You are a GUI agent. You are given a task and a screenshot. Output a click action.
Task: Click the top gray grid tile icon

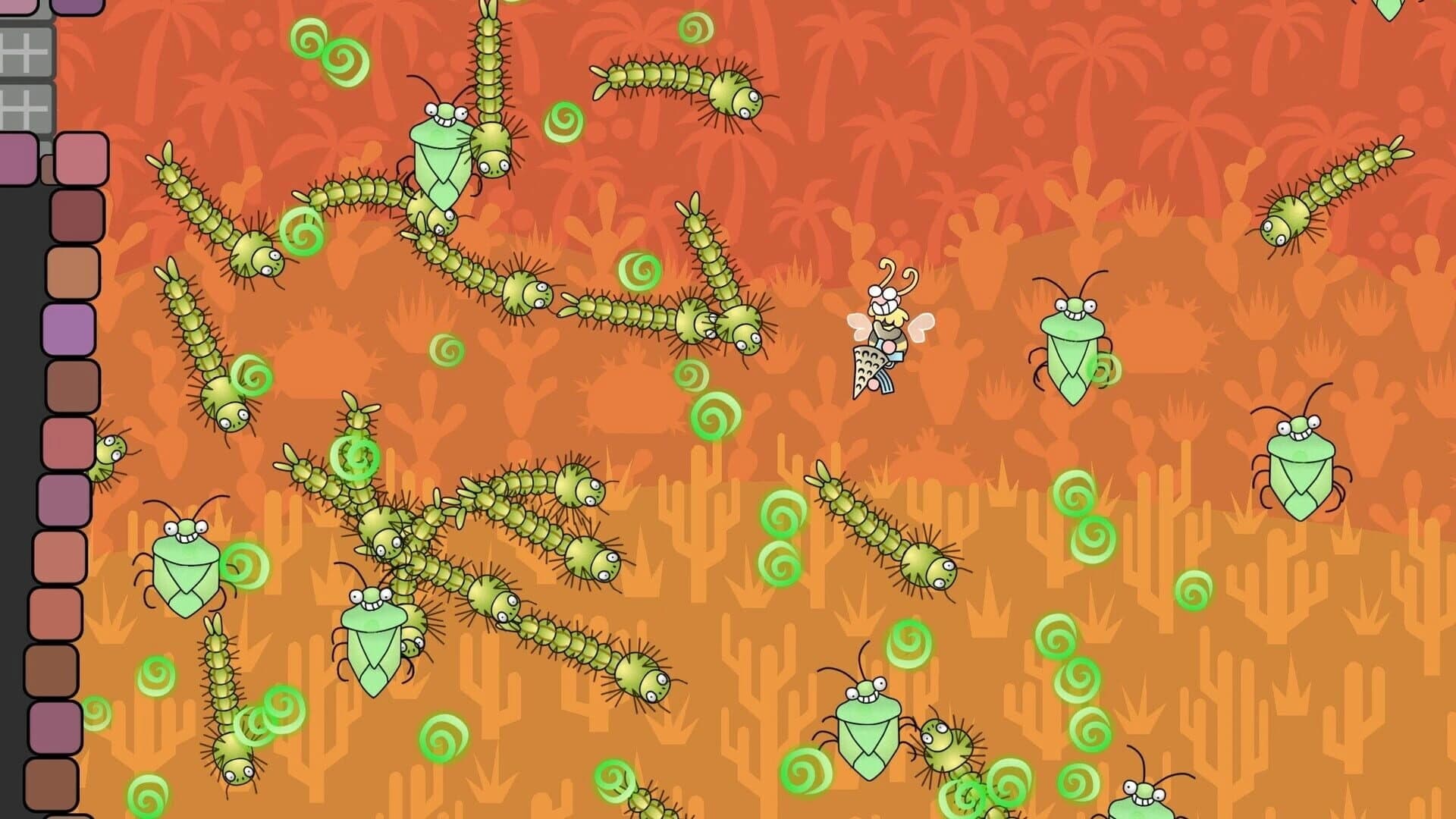point(26,51)
